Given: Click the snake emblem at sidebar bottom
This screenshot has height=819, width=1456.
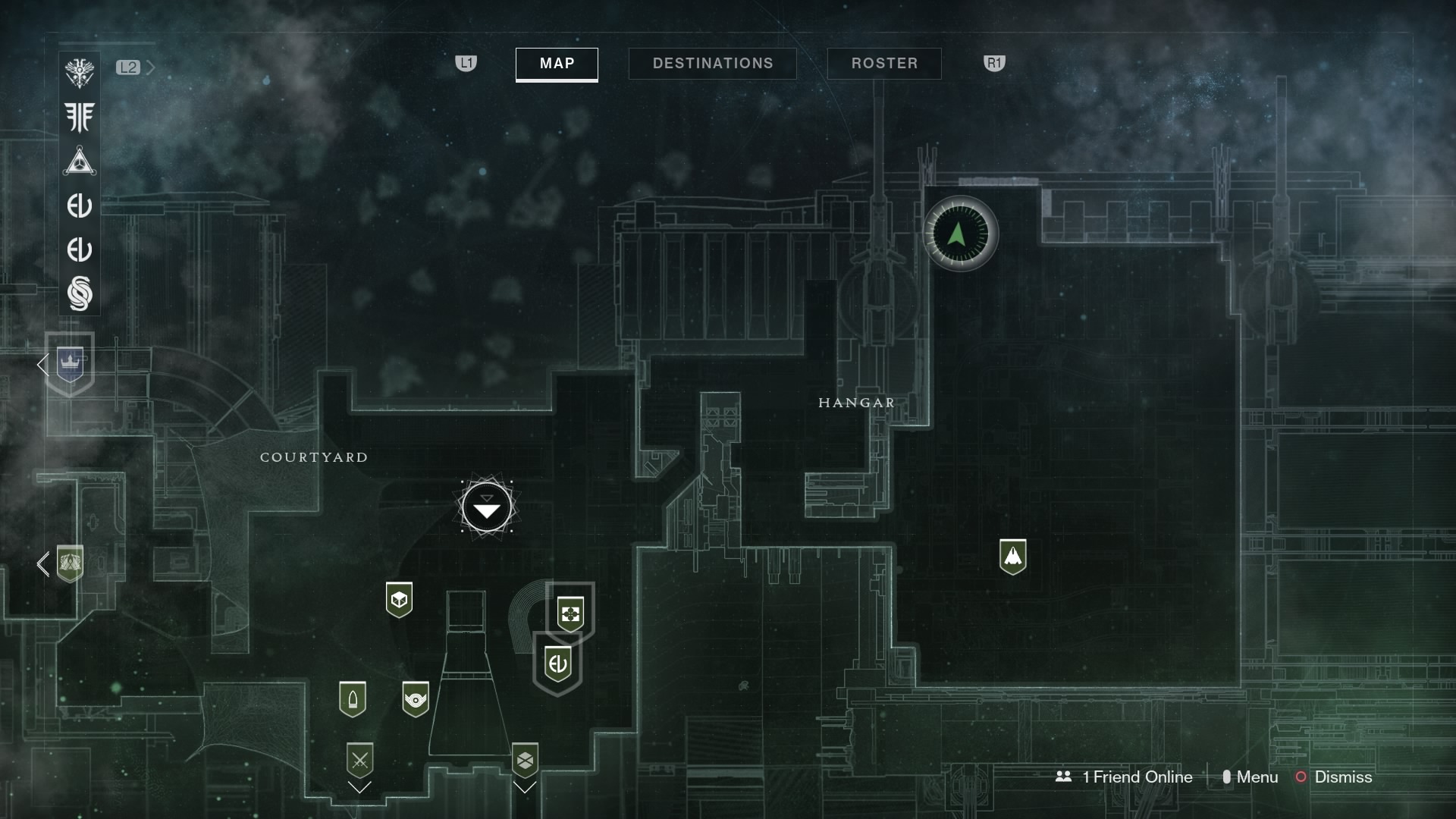Looking at the screenshot, I should 80,294.
